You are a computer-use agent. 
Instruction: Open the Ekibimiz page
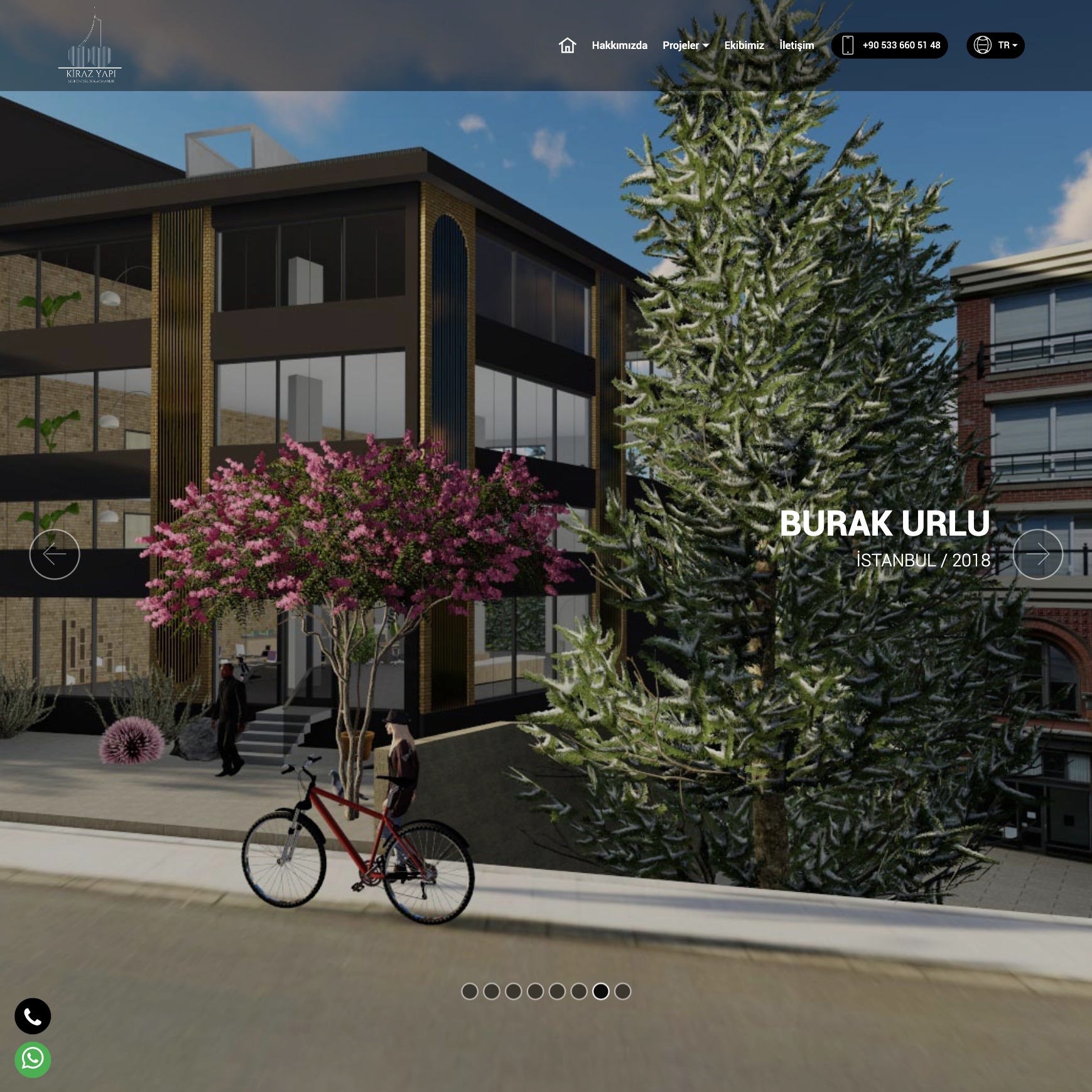744,45
